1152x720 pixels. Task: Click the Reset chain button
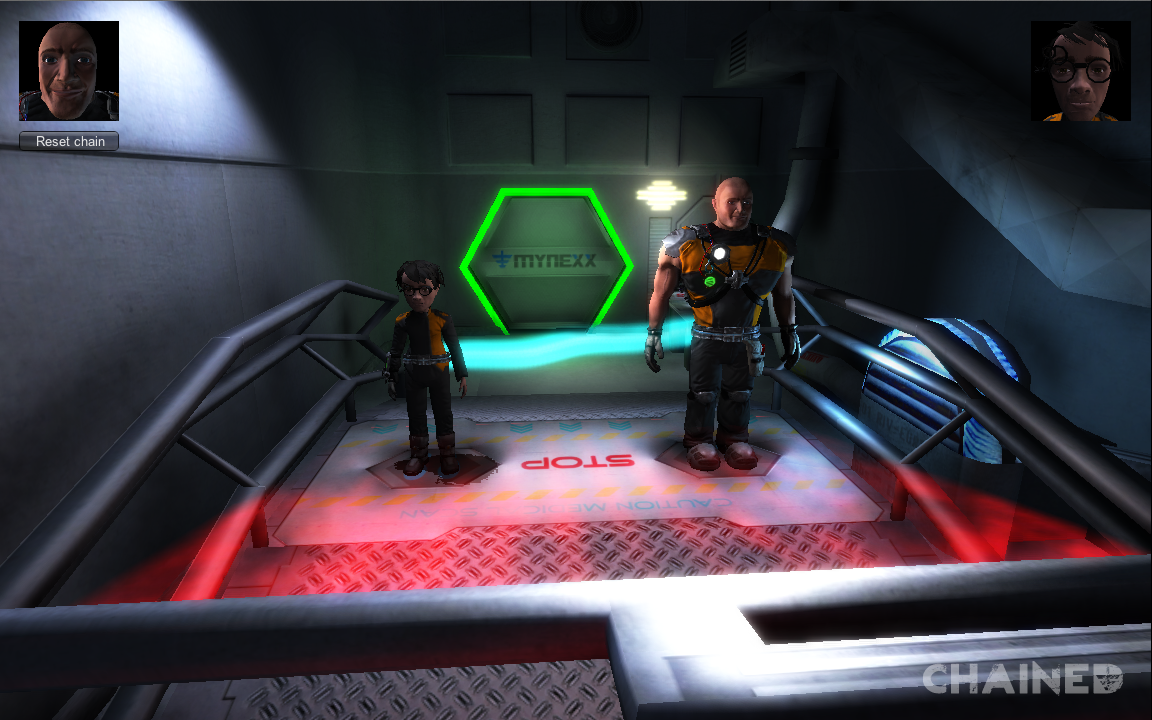click(x=69, y=141)
